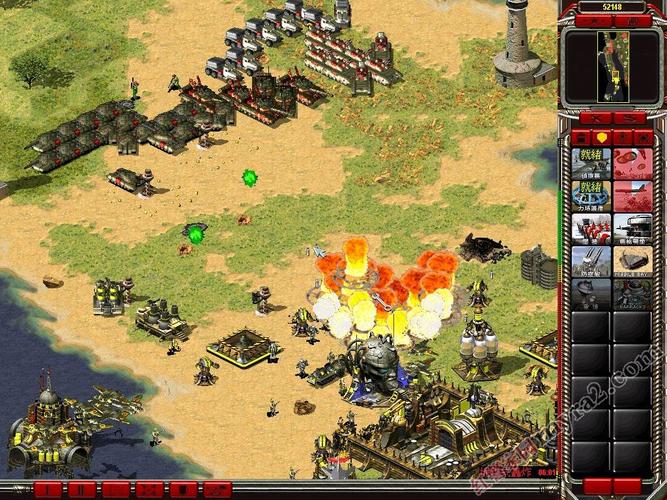The height and width of the screenshot is (500, 667).
Task: Activate the wrench repair button
Action: click(595, 119)
